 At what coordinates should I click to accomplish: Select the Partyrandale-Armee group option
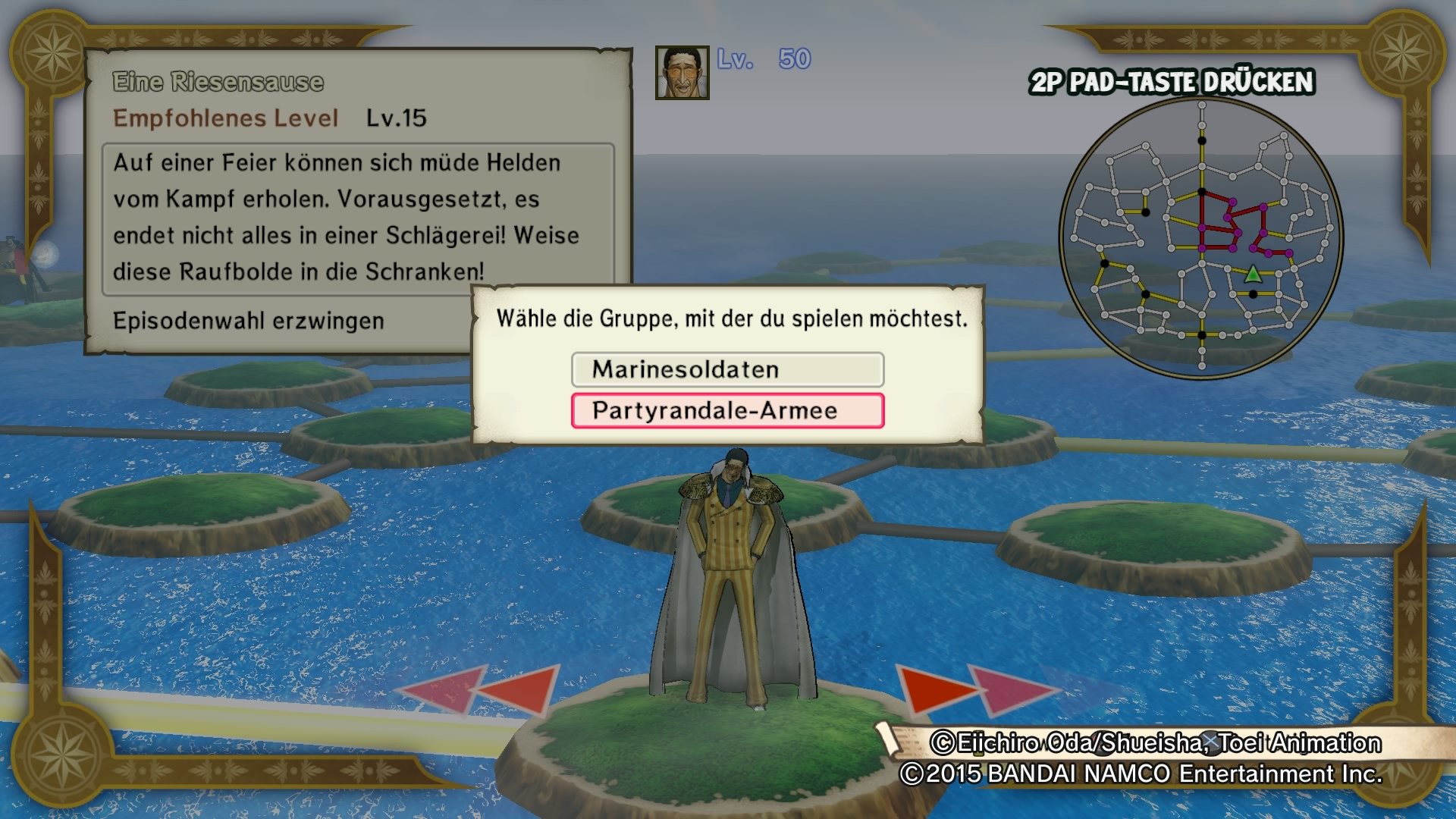pyautogui.click(x=727, y=411)
